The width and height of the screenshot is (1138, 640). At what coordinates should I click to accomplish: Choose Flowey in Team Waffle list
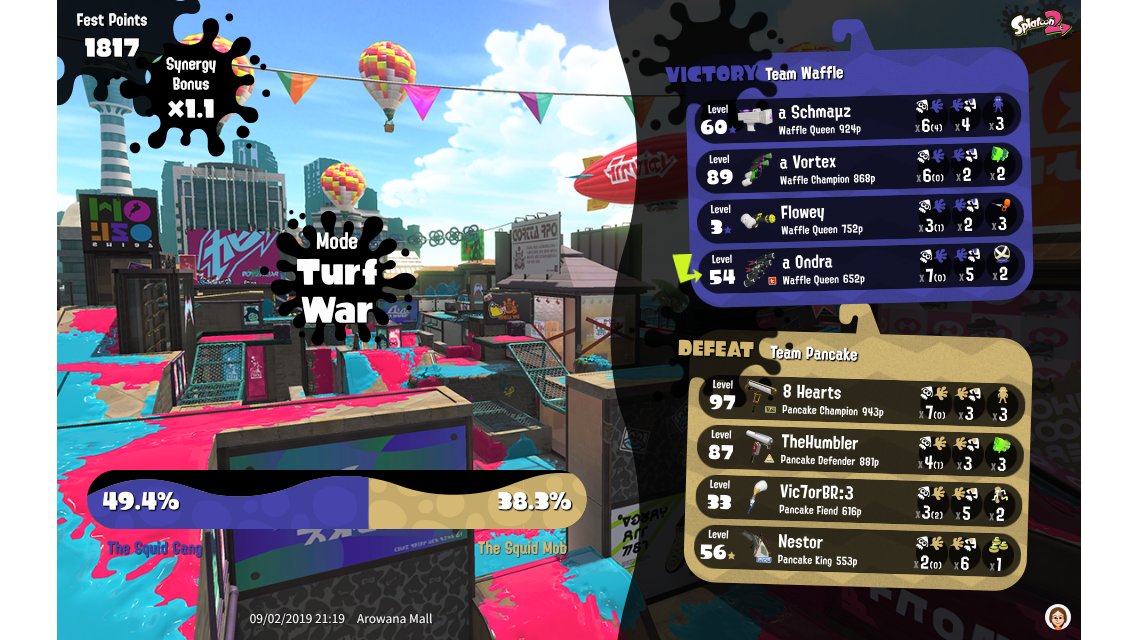coord(860,217)
